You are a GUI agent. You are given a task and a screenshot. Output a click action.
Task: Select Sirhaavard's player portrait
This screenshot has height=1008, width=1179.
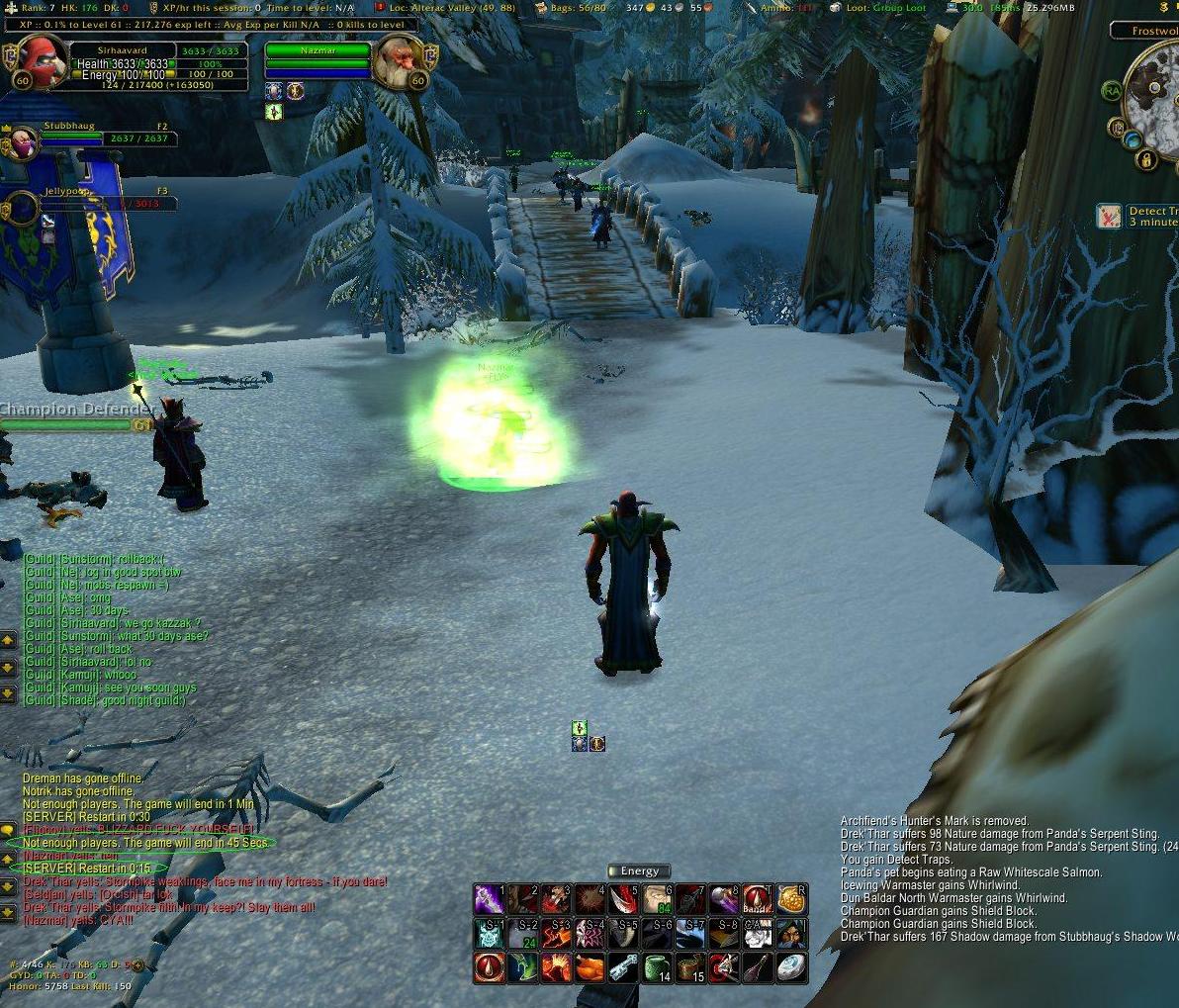(x=41, y=59)
